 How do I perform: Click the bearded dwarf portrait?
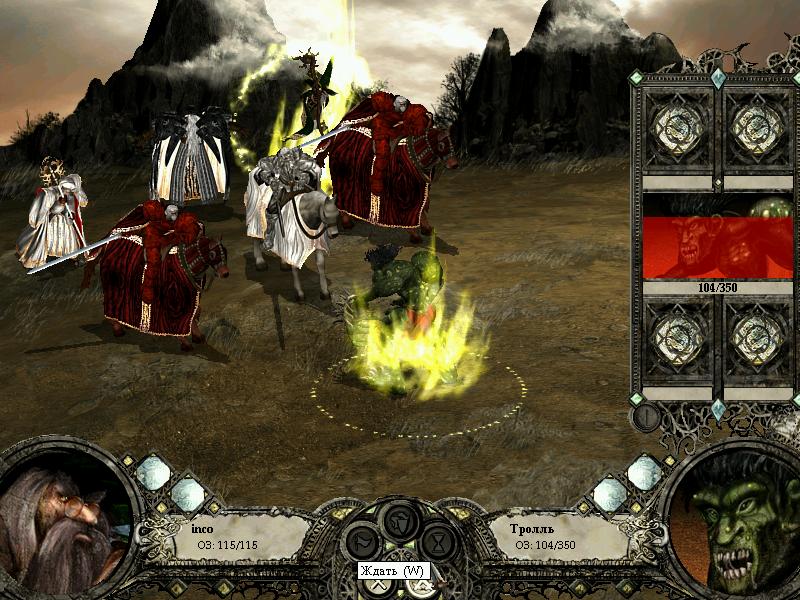pos(62,522)
